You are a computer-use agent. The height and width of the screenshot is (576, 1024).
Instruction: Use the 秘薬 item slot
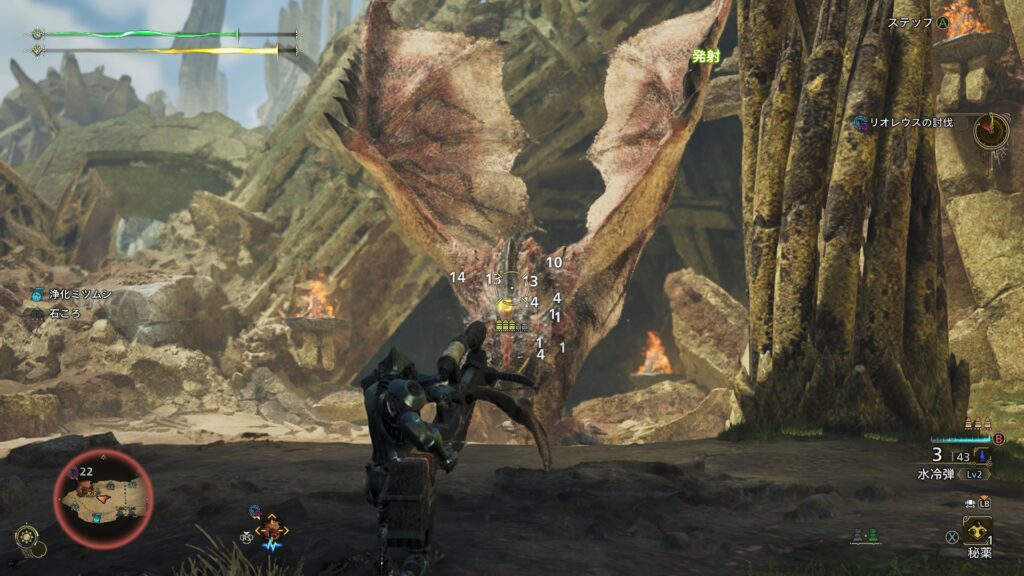(977, 531)
